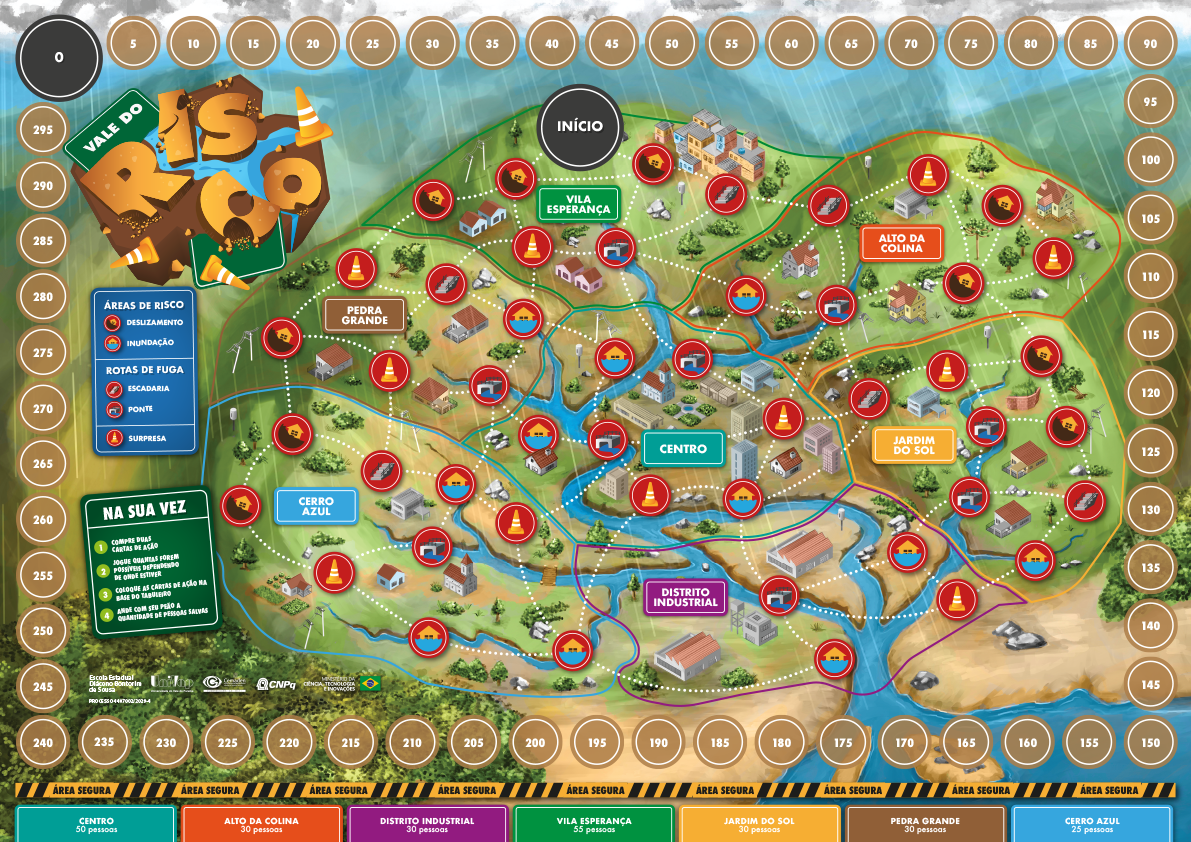Choose the Pedra Grande 30 pessoas box
Viewport: 1191px width, 842px height.
pyautogui.click(x=926, y=824)
